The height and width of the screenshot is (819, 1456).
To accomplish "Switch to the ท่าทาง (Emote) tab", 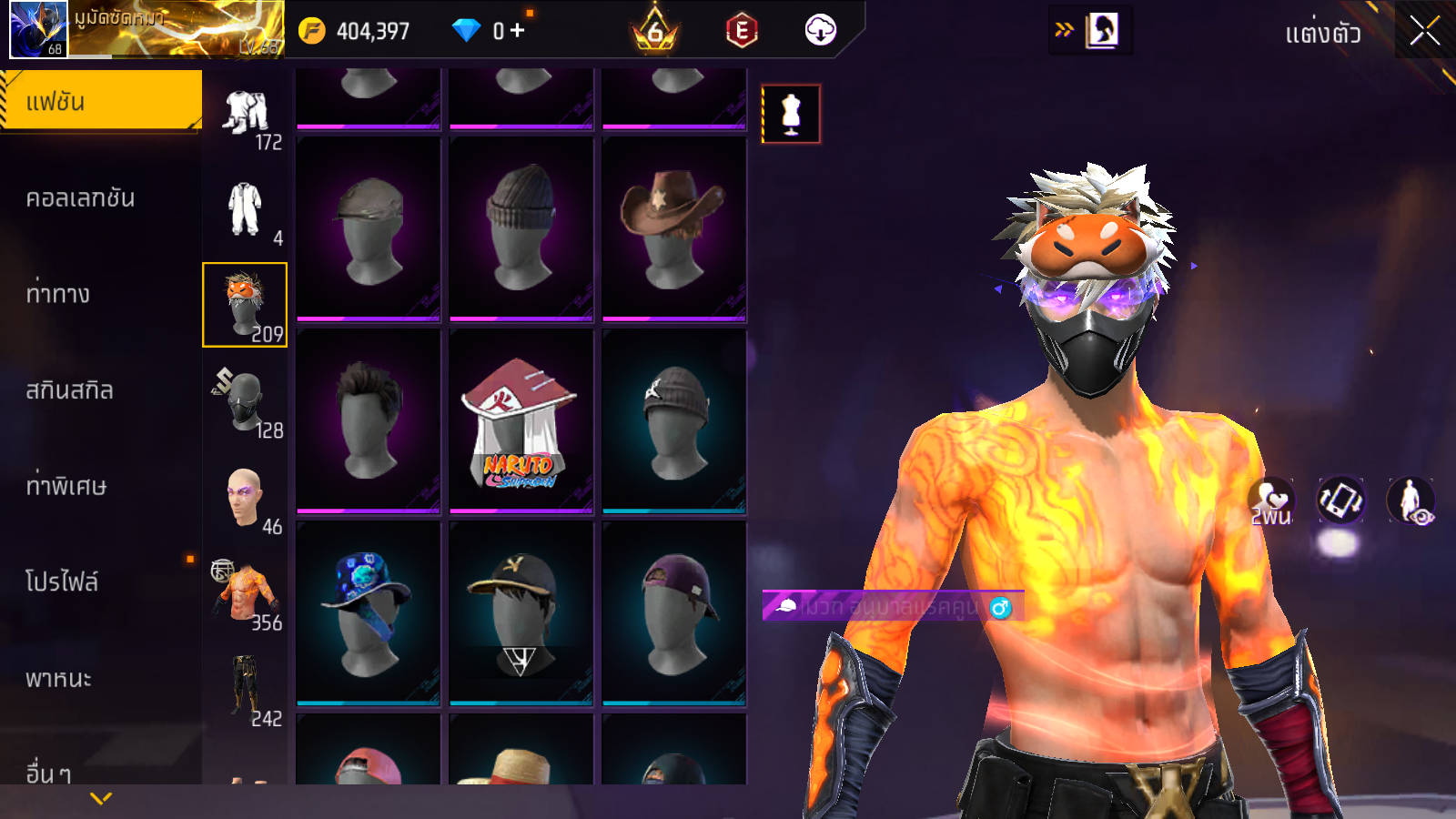I will (x=58, y=294).
